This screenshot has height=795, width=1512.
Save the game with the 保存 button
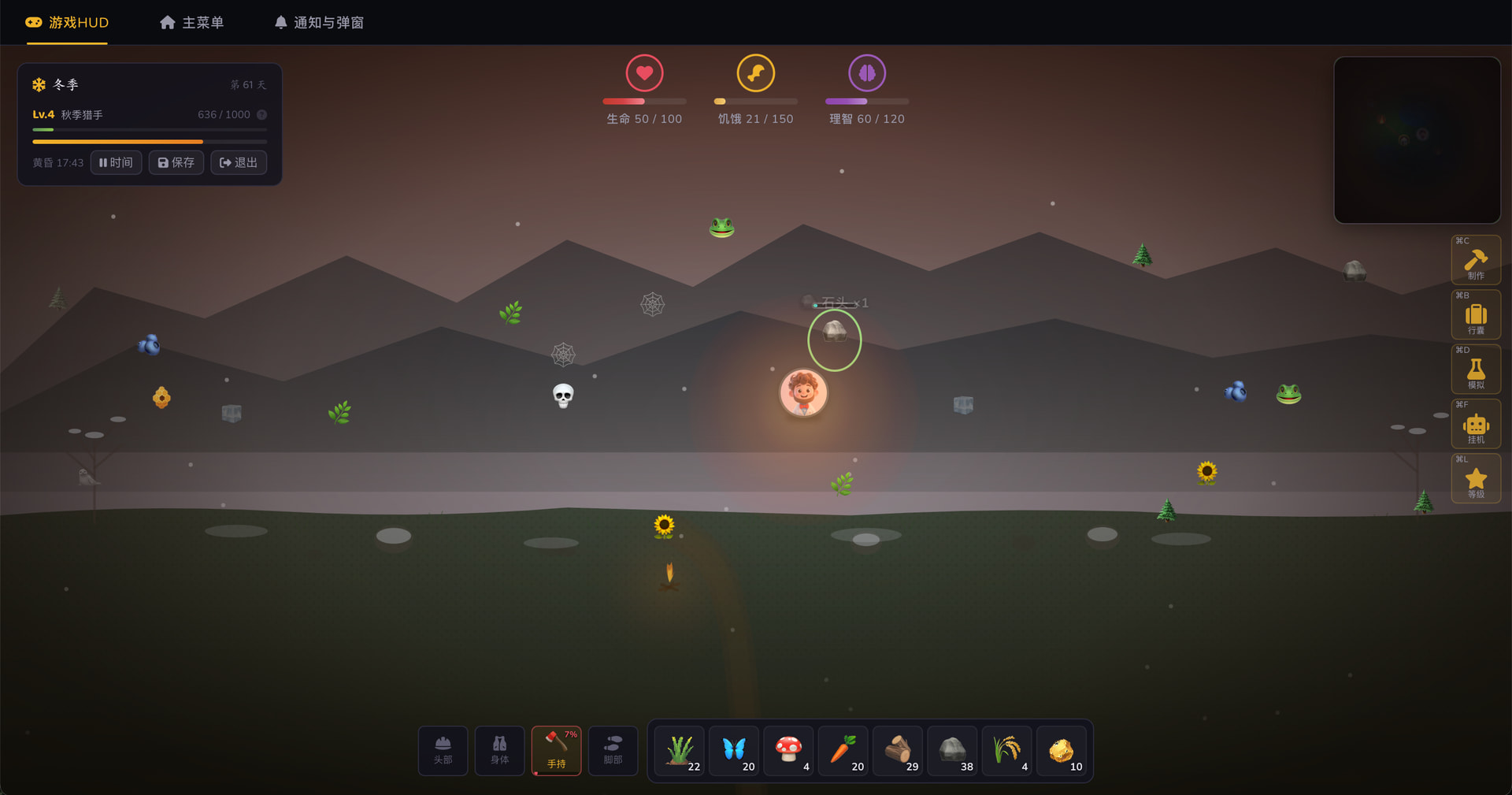(176, 162)
